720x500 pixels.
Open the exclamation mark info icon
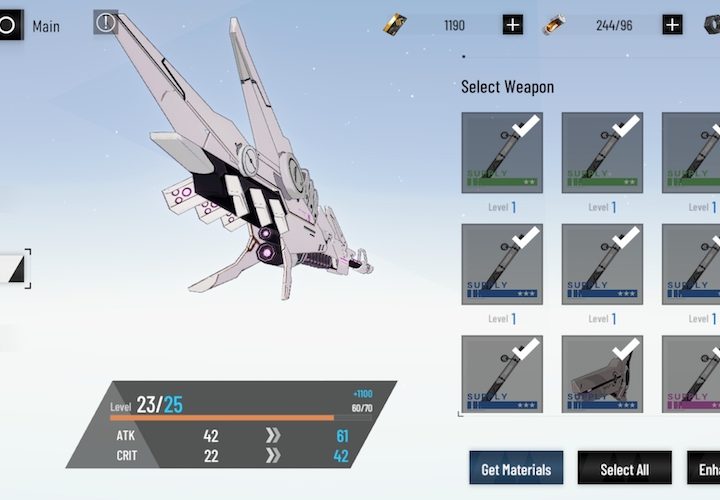point(106,22)
